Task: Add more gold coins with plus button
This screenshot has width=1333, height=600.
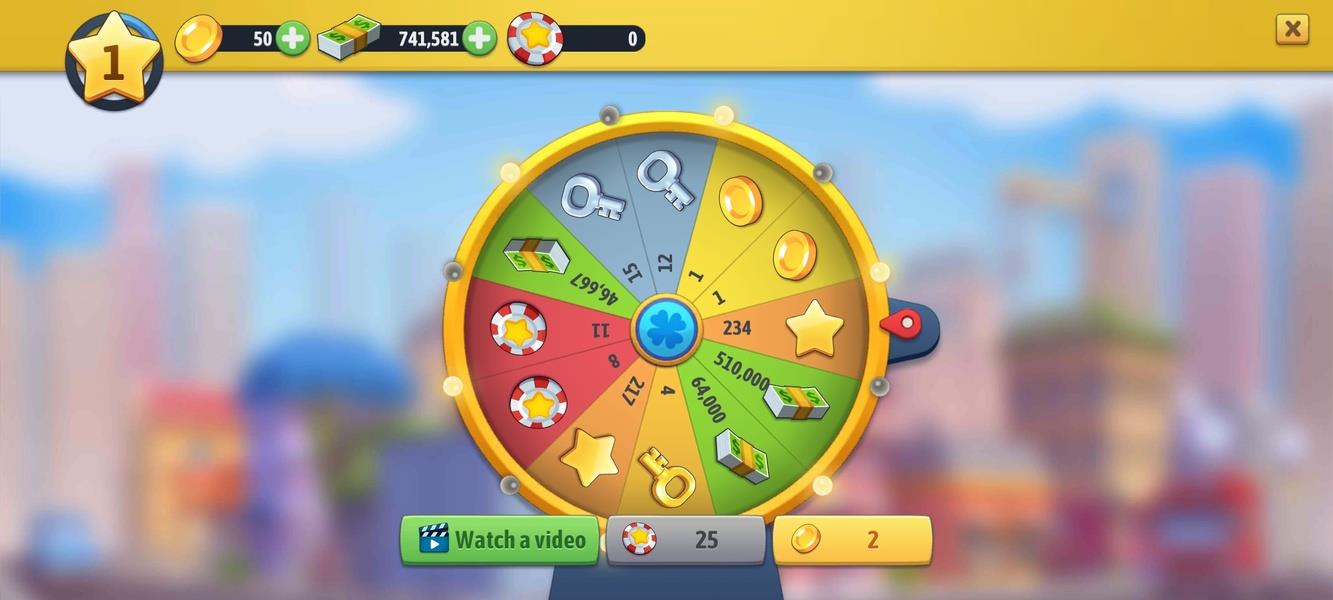Action: pos(293,39)
